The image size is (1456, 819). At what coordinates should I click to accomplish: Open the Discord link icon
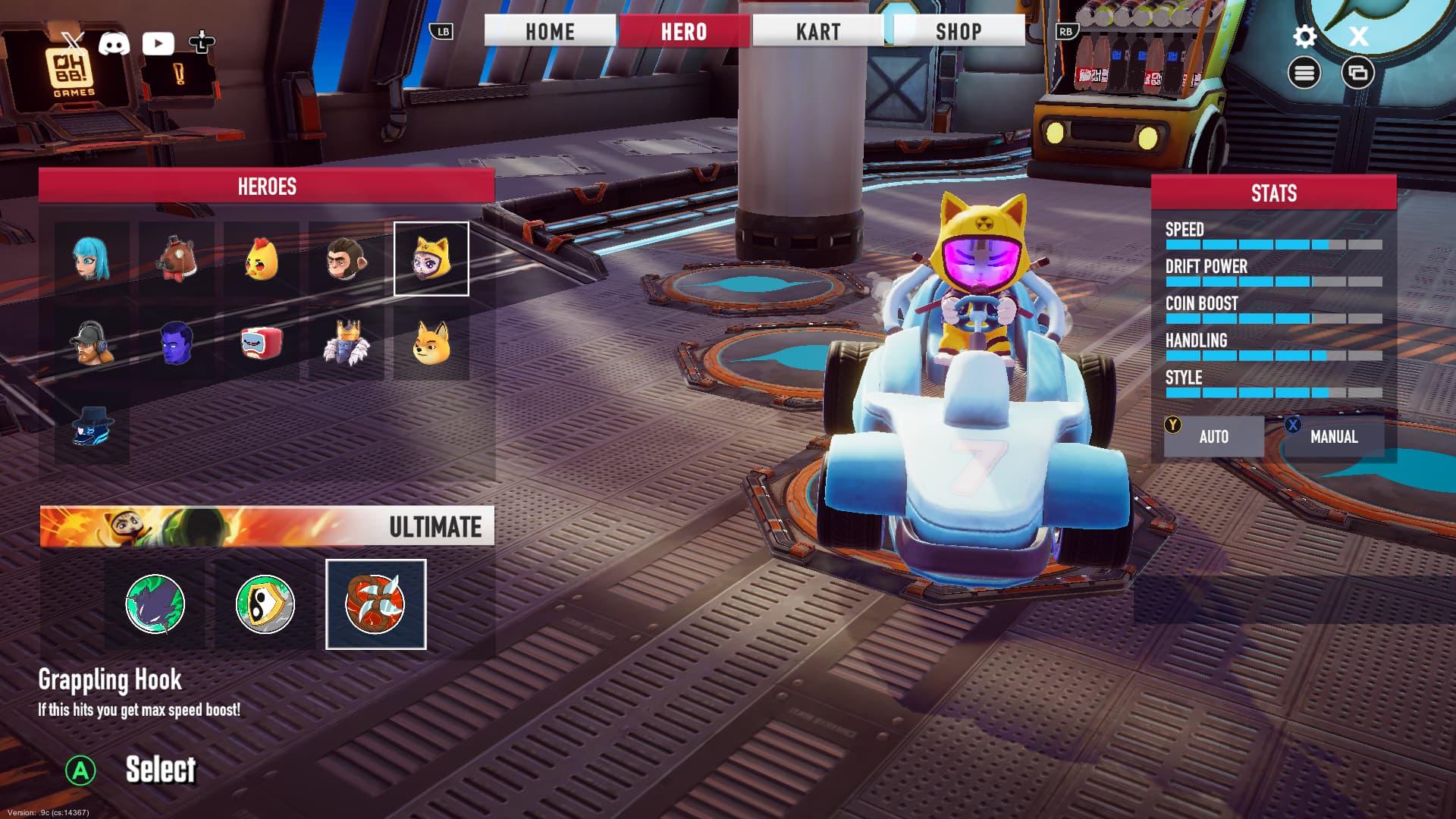115,43
